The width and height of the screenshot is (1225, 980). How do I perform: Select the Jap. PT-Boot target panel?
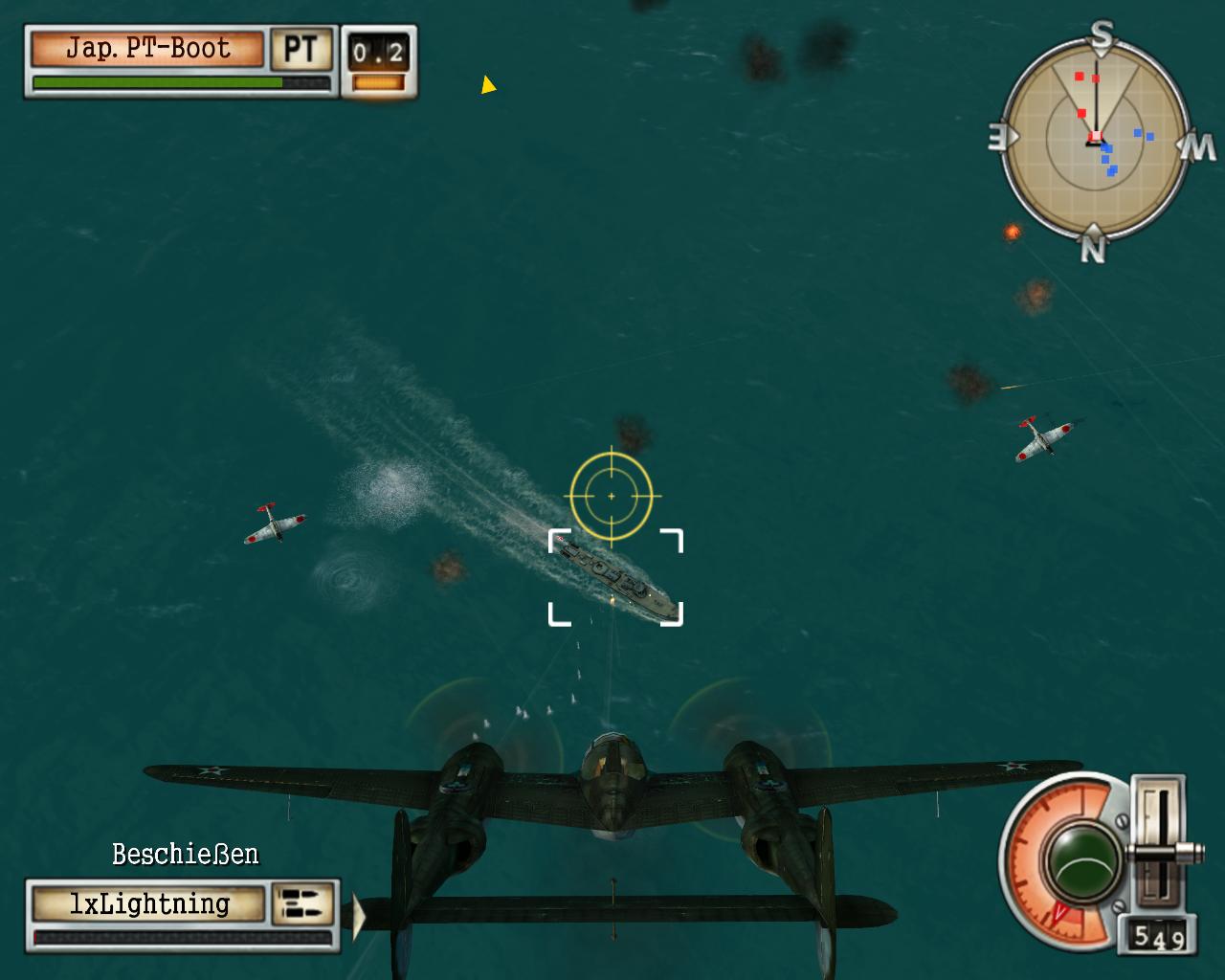click(147, 49)
